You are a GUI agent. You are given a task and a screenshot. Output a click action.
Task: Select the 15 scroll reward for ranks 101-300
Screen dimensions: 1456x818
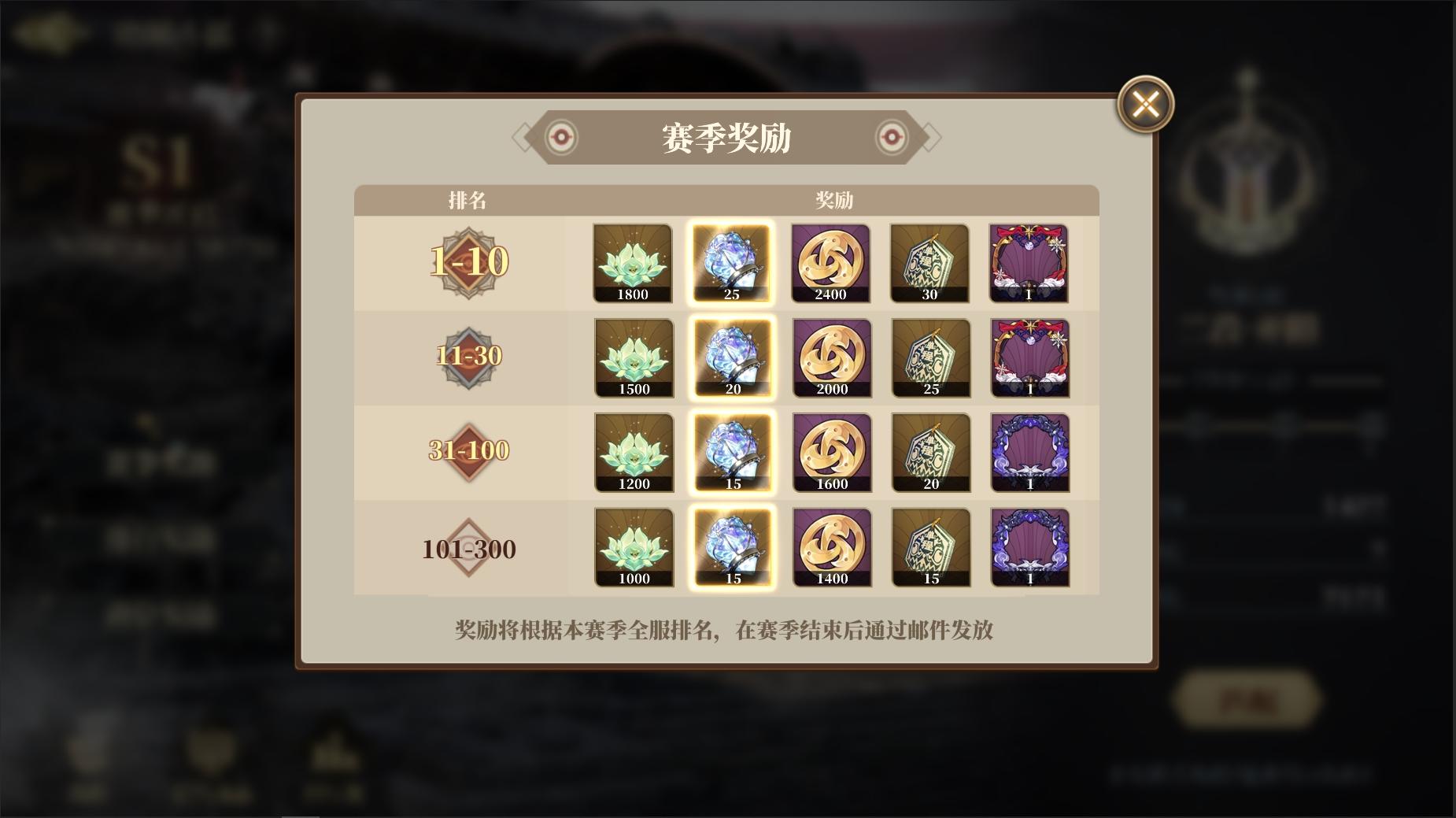click(x=930, y=547)
